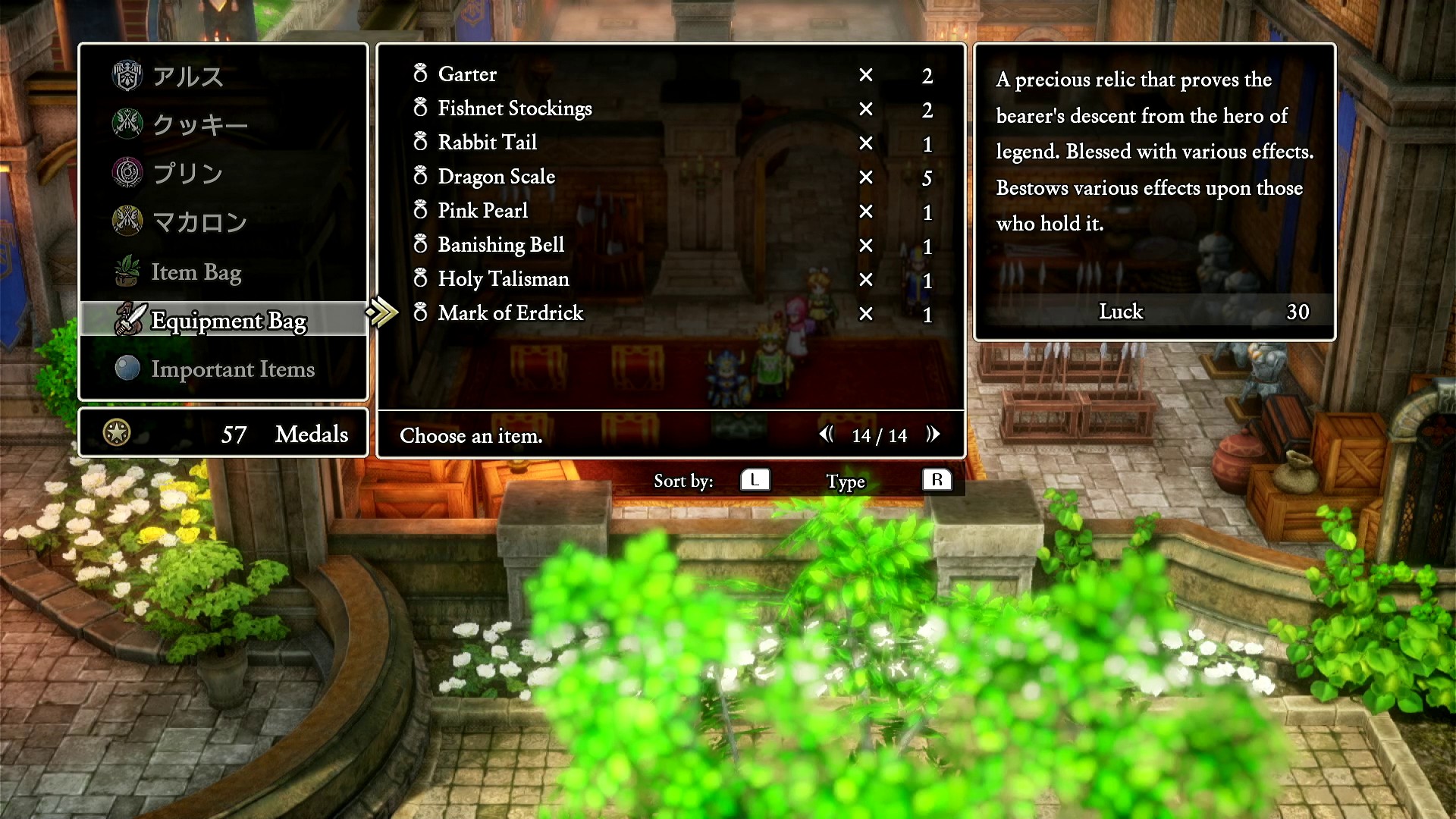Go to previous item page arrow
Viewport: 1456px width, 819px height.
[826, 435]
